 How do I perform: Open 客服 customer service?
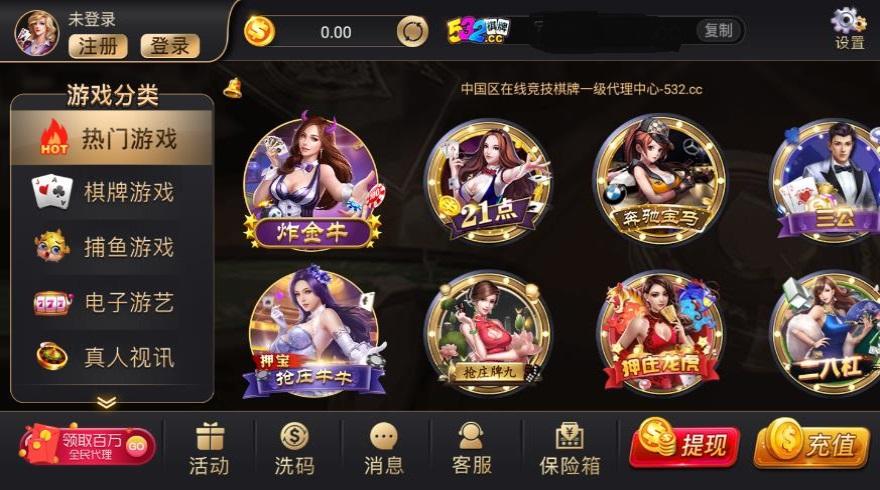(471, 447)
